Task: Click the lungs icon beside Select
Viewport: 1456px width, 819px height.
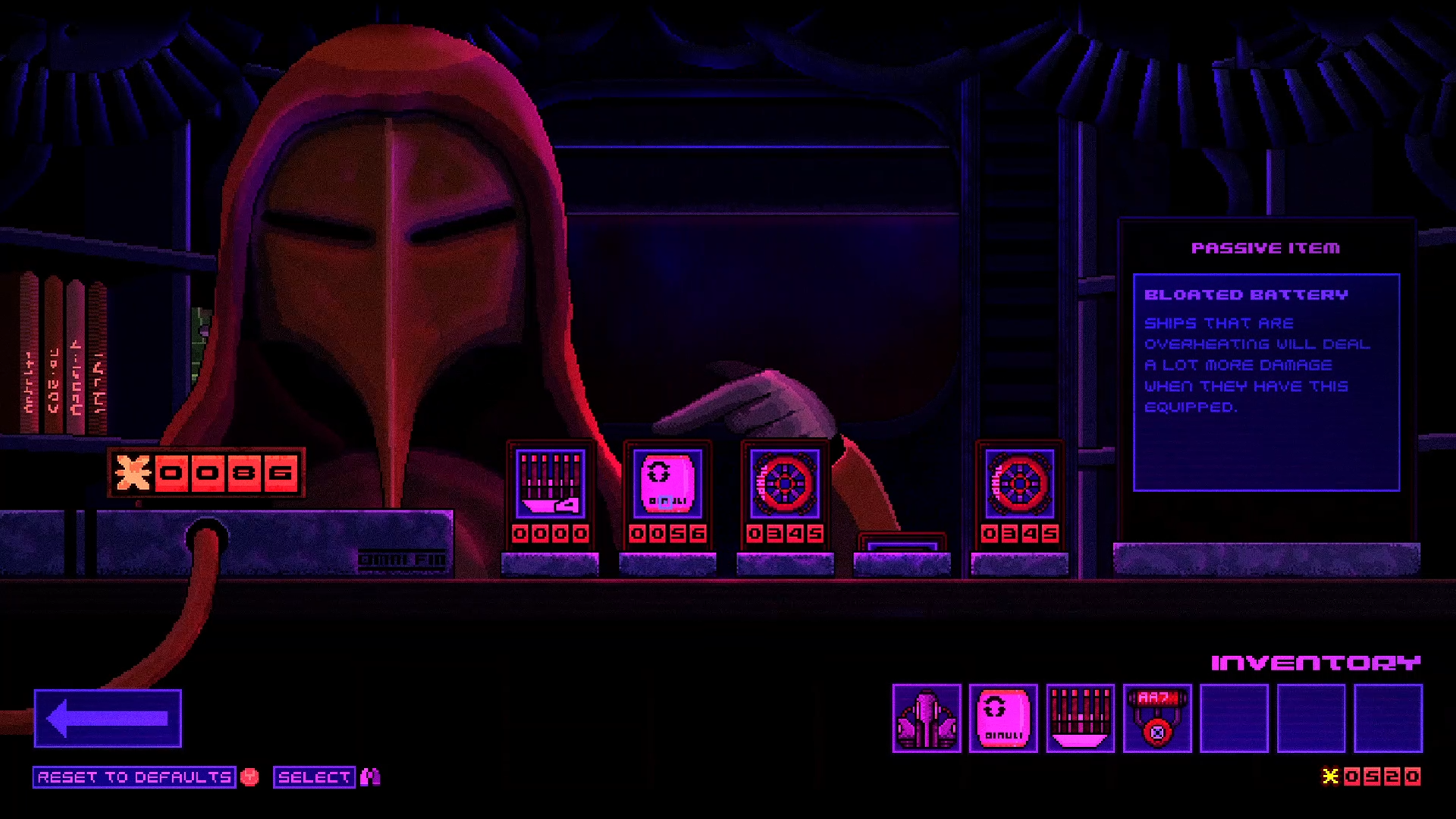Action: (369, 777)
